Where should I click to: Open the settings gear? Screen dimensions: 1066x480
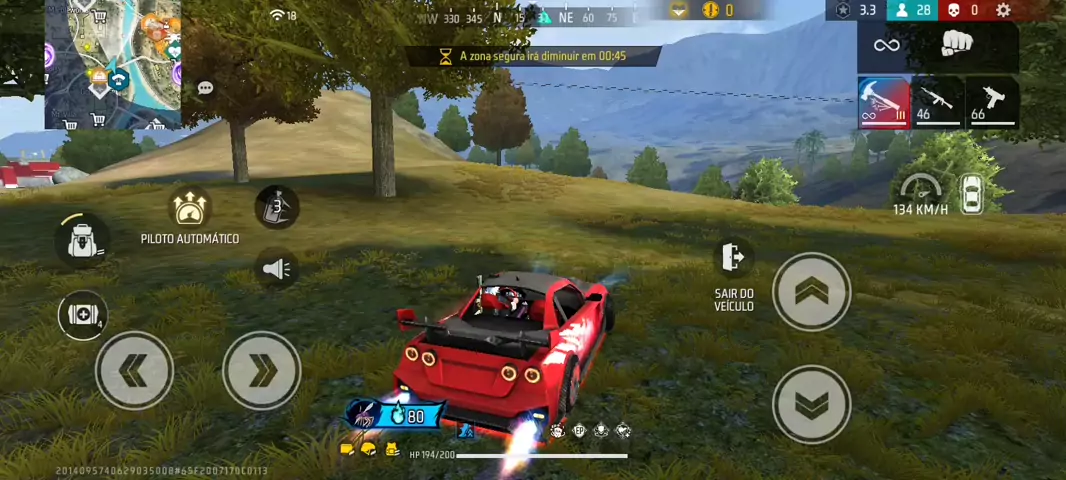[1003, 10]
